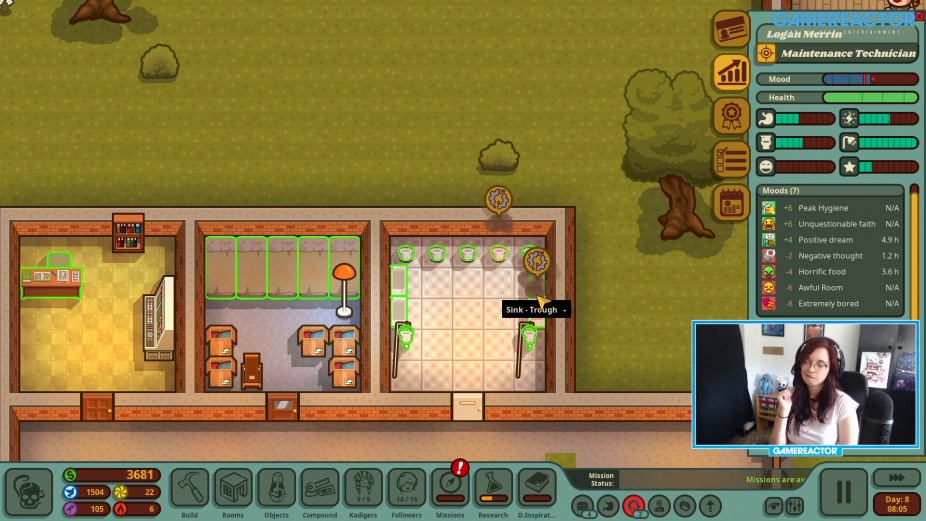Viewport: 926px width, 521px height.
Task: Pause the game
Action: (843, 491)
